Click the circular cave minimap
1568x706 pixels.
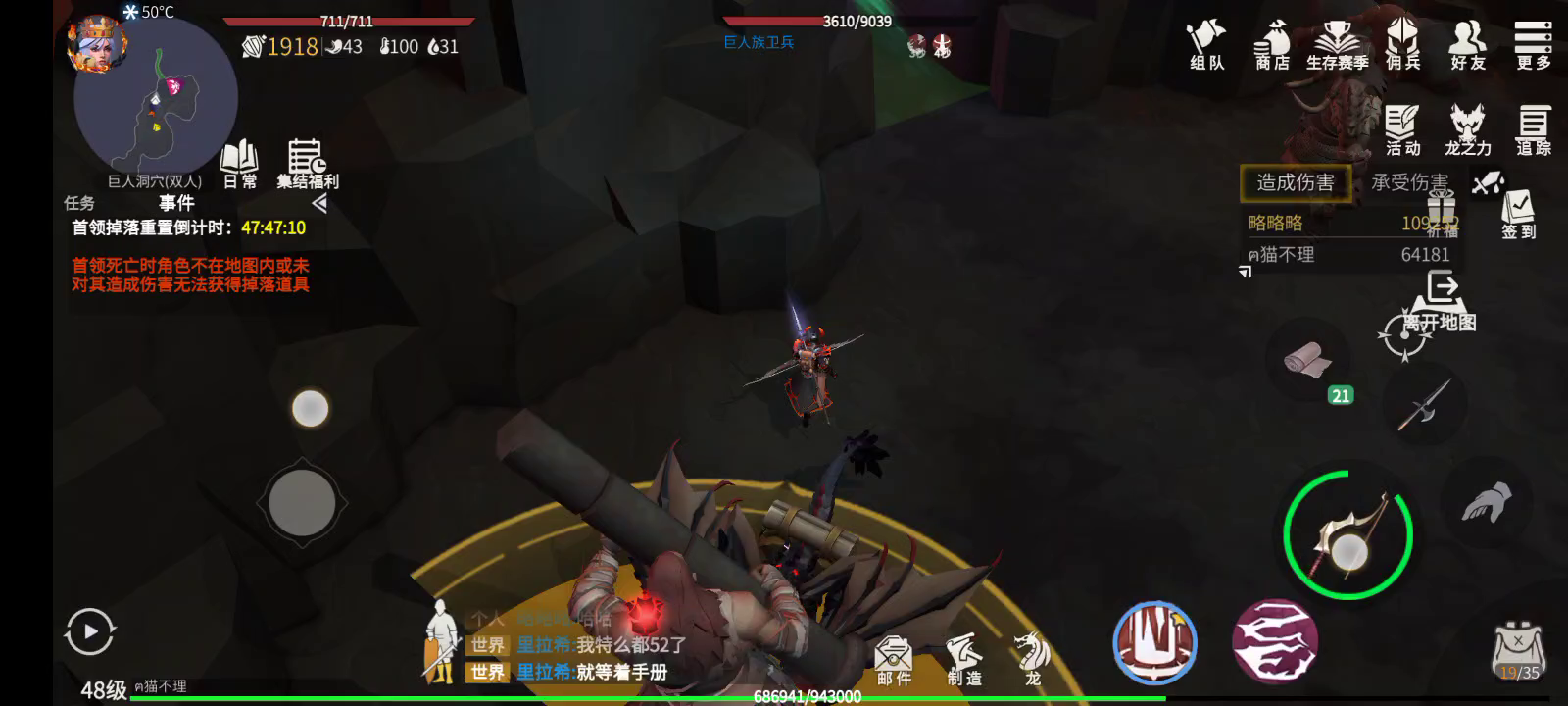click(x=157, y=98)
